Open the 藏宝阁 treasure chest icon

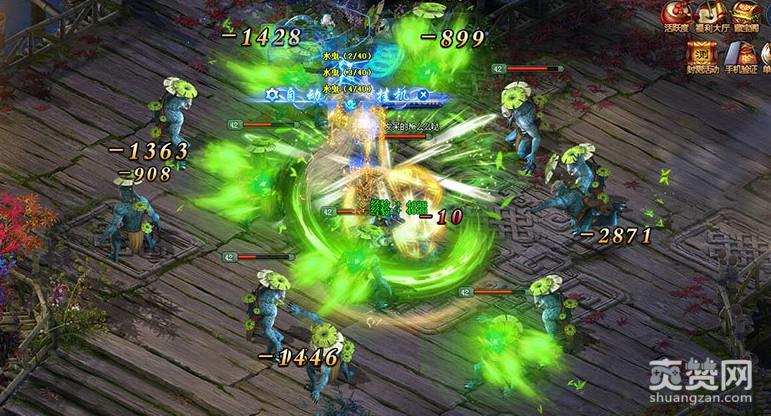click(x=745, y=14)
